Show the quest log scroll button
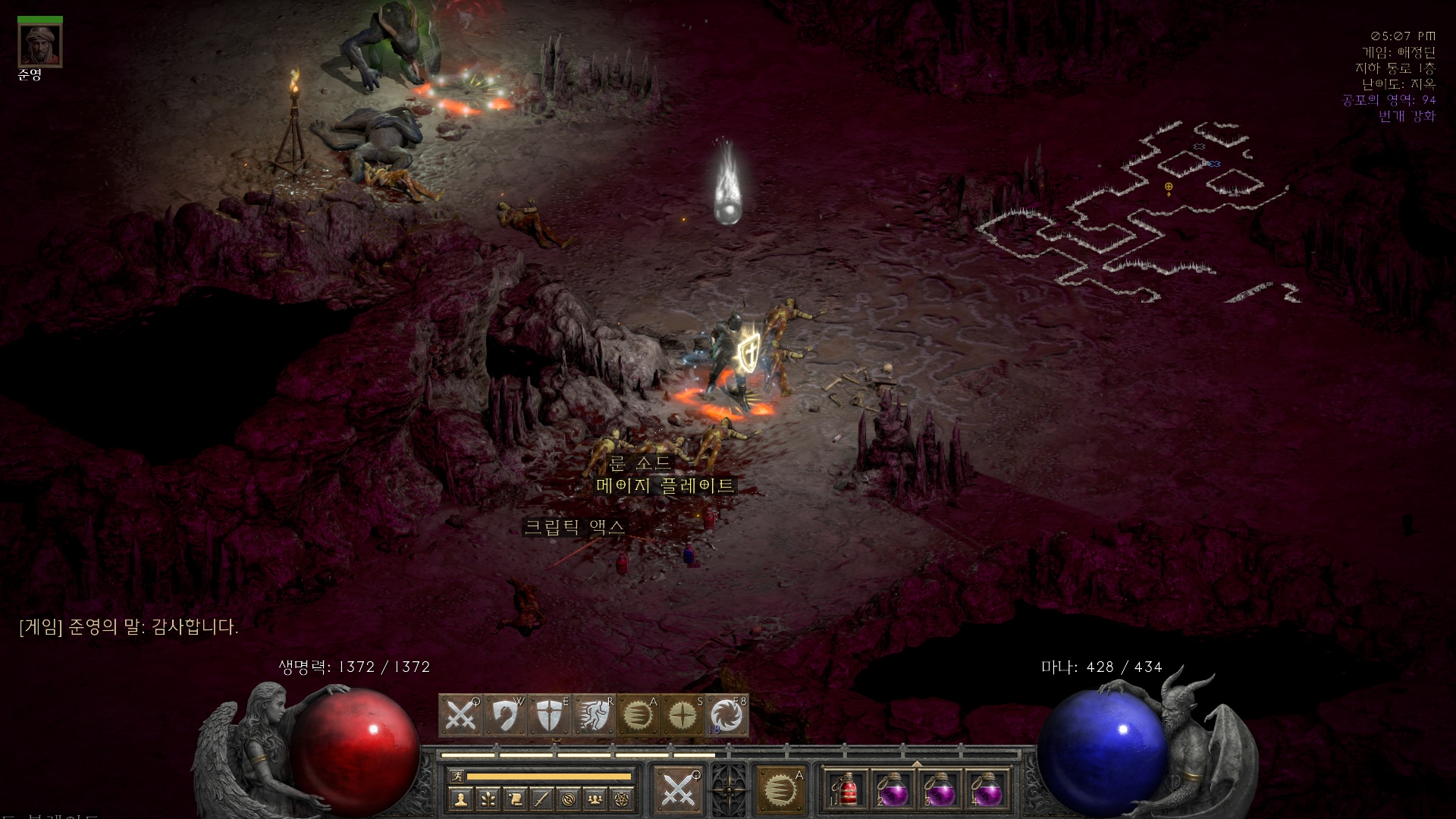 [x=515, y=799]
